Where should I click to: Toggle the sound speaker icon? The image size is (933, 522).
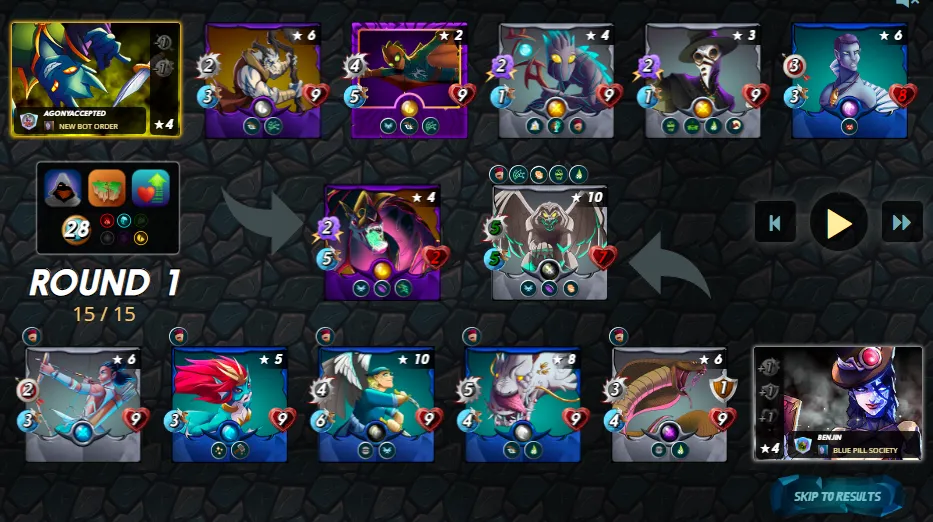click(x=906, y=4)
